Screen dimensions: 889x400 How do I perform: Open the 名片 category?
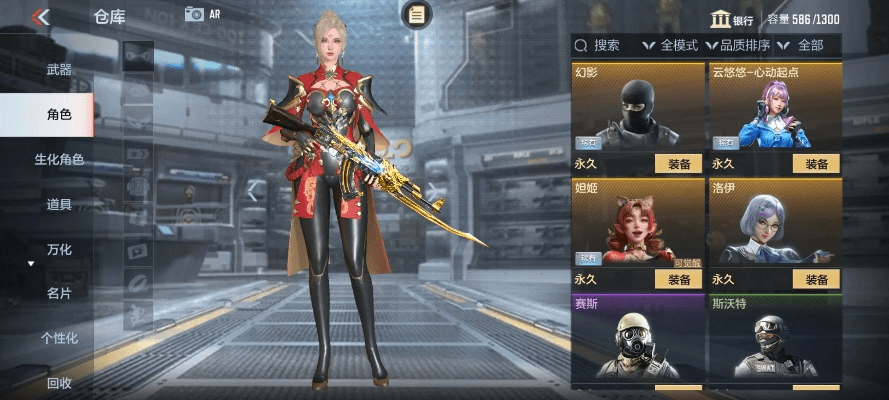pos(59,294)
